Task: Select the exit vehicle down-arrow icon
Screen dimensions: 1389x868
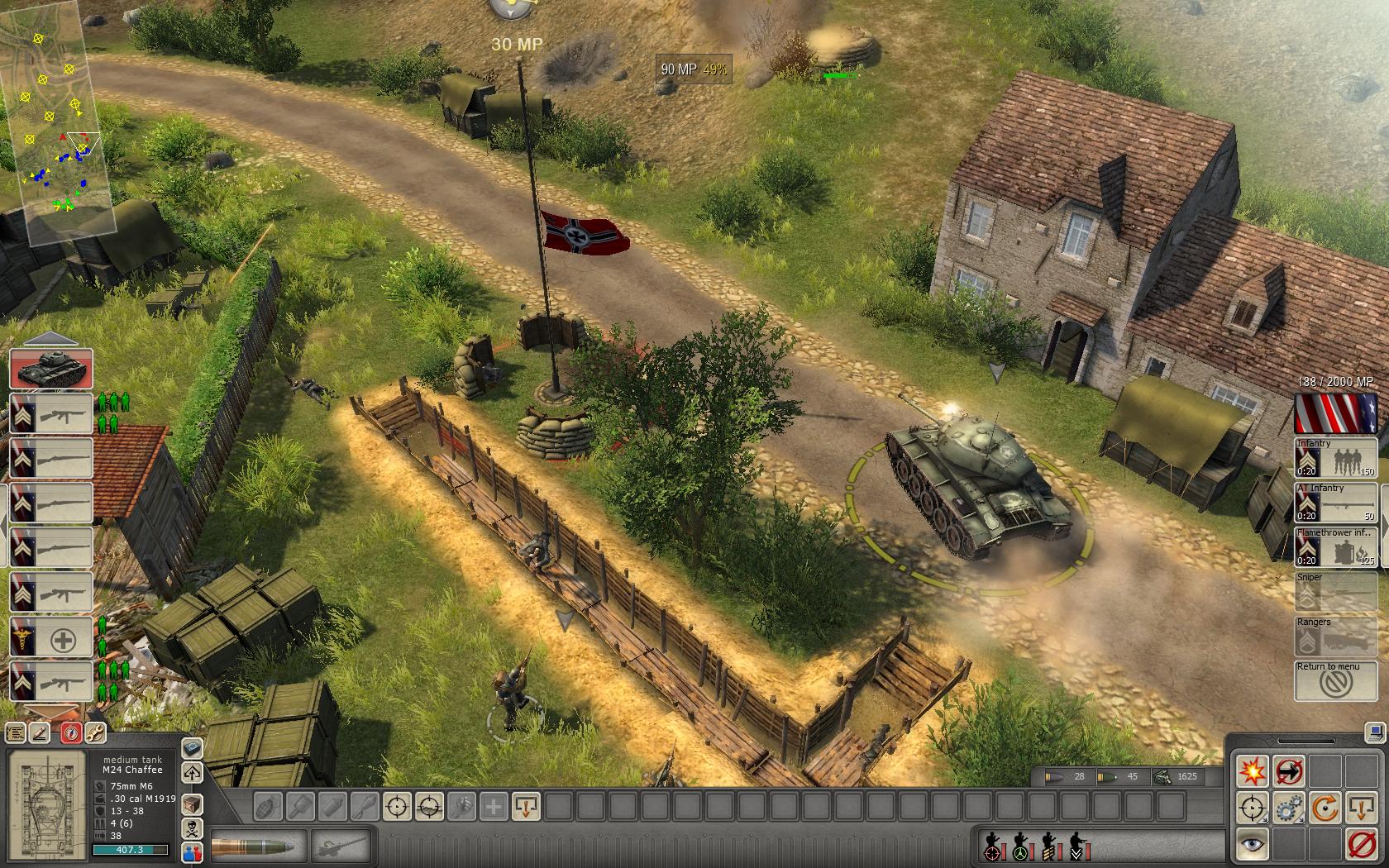Action: pos(1360,806)
